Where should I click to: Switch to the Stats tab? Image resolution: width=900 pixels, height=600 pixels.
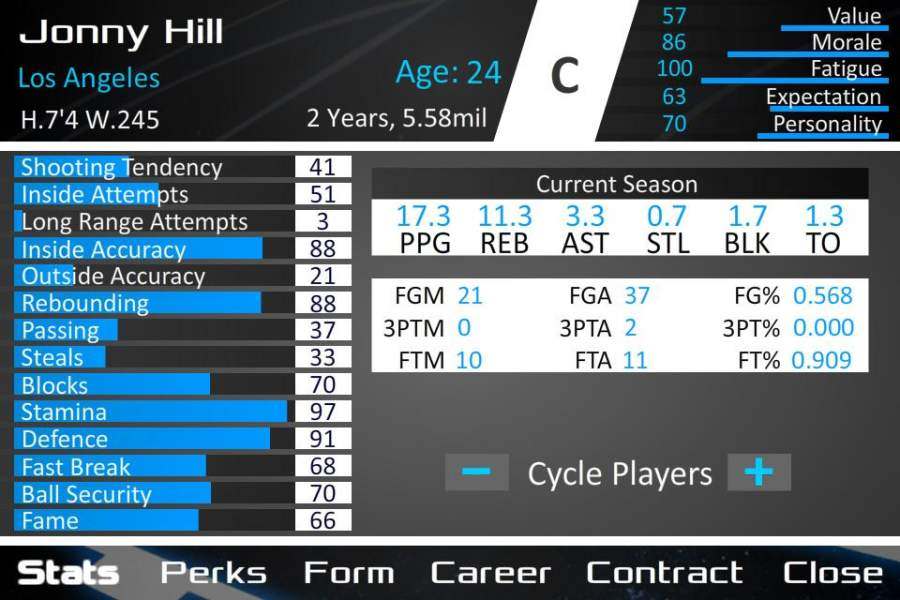68,573
